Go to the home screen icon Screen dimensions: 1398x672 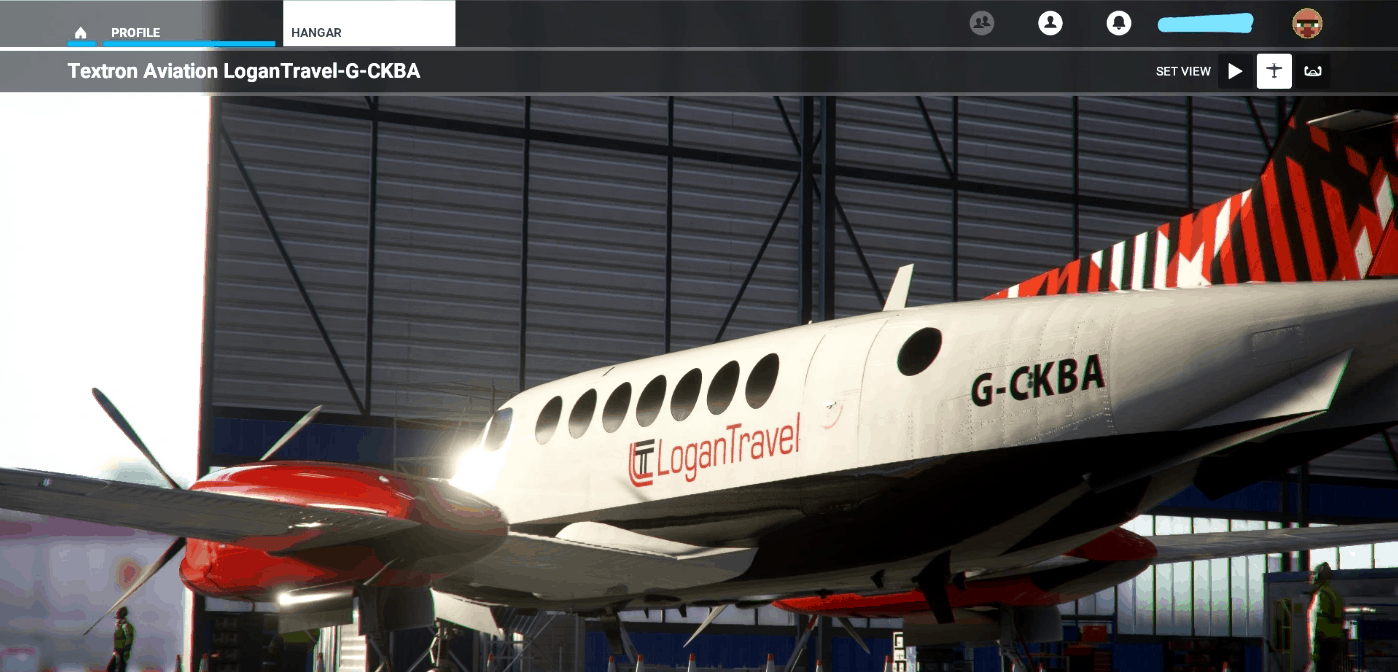tap(81, 33)
